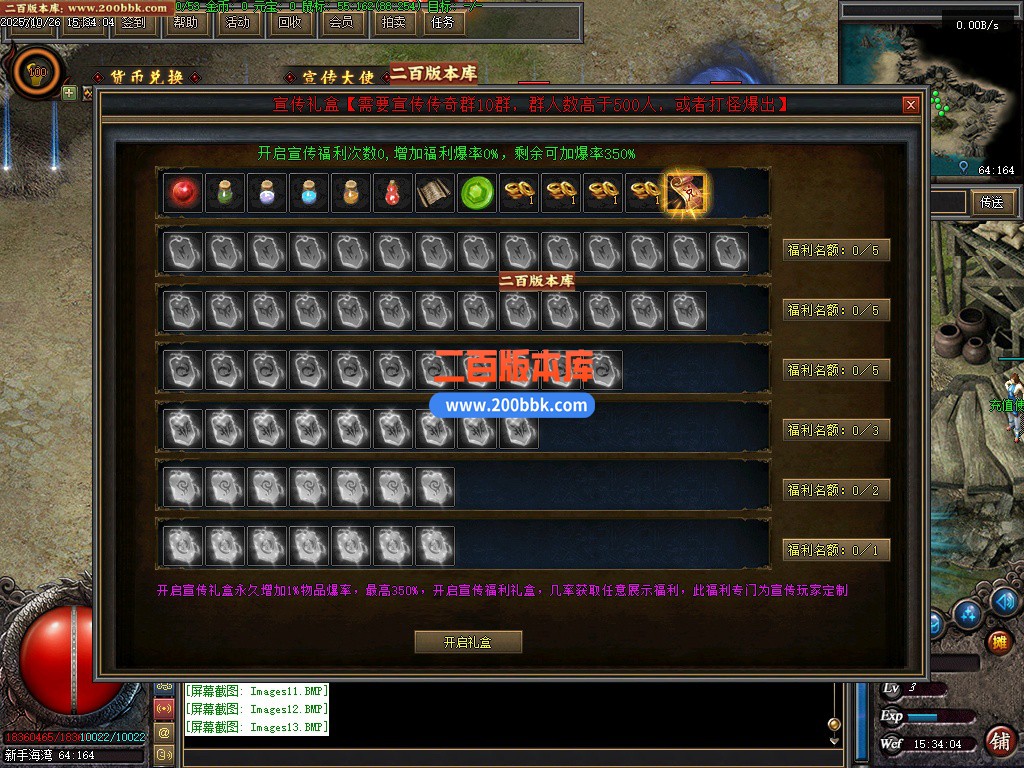Select the green potion bottle reward
The image size is (1024, 768).
click(x=225, y=193)
